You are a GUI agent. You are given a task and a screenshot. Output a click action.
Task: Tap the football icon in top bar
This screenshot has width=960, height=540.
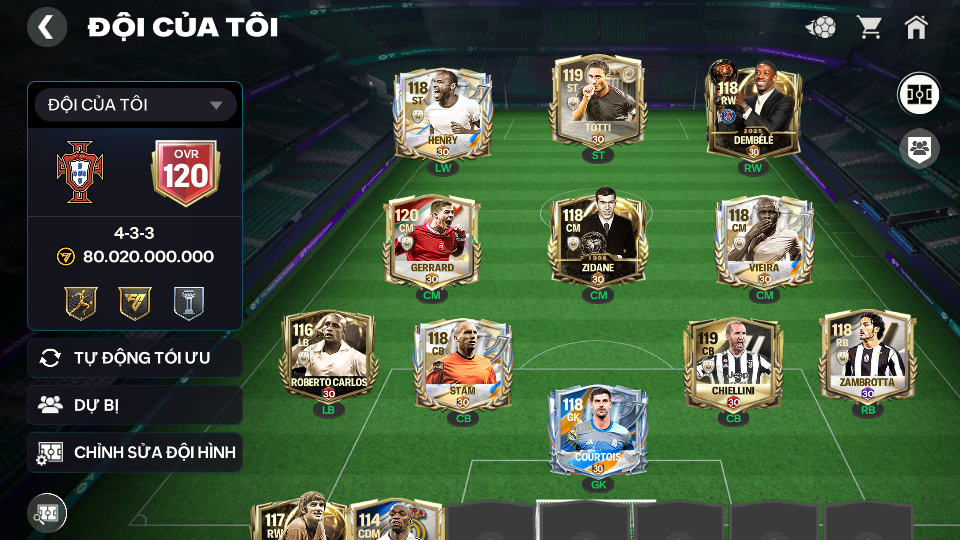coord(821,27)
